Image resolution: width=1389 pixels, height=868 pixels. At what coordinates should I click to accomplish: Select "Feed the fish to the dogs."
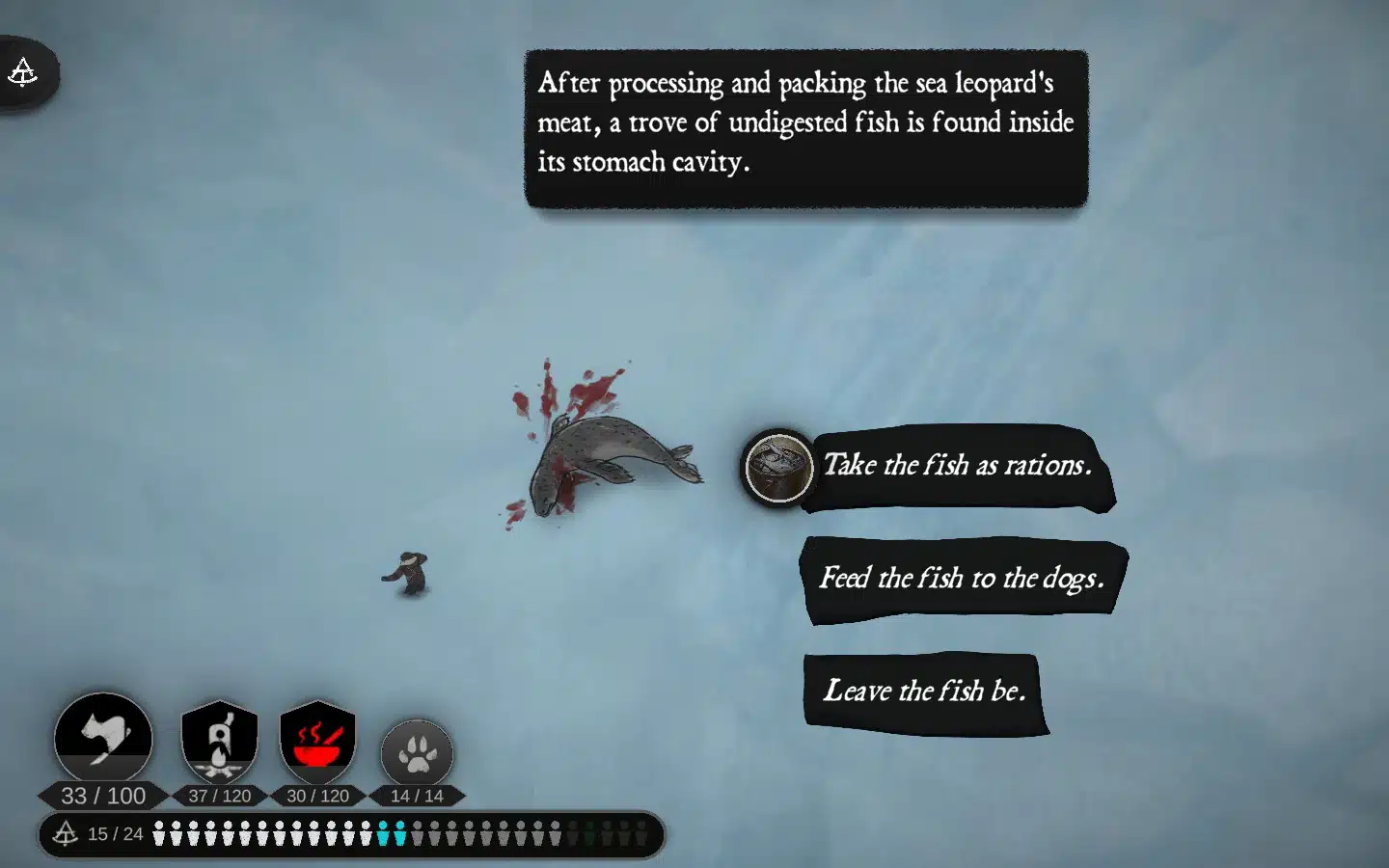tap(962, 579)
